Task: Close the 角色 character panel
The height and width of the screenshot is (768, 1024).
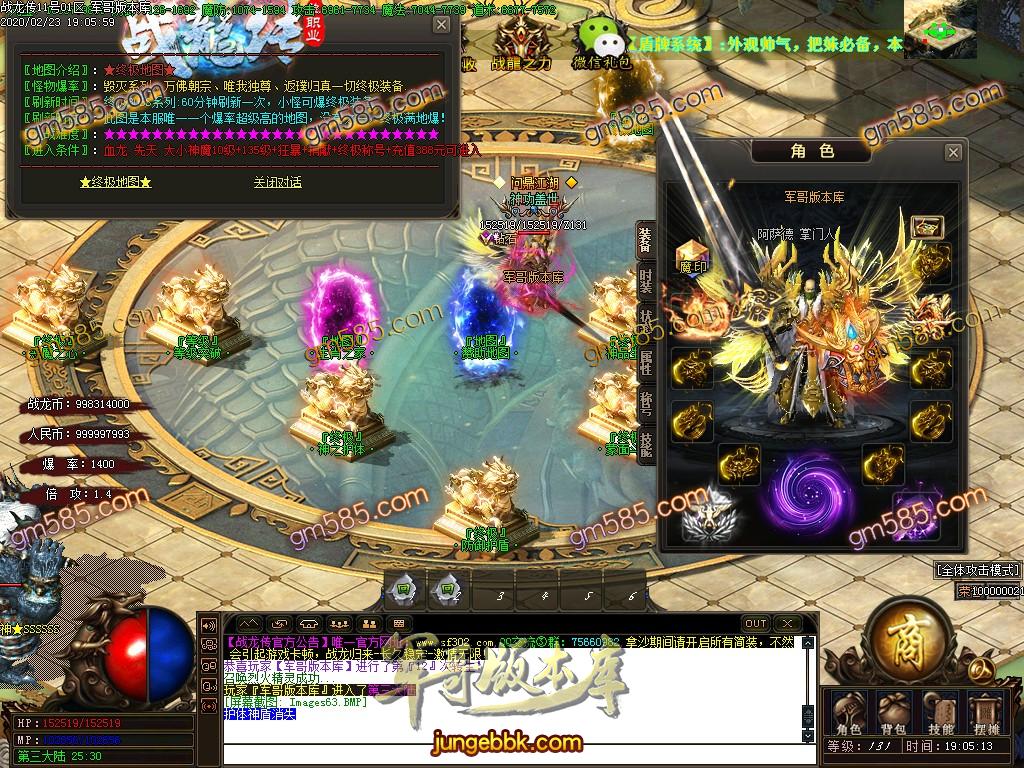Action: pos(953,152)
